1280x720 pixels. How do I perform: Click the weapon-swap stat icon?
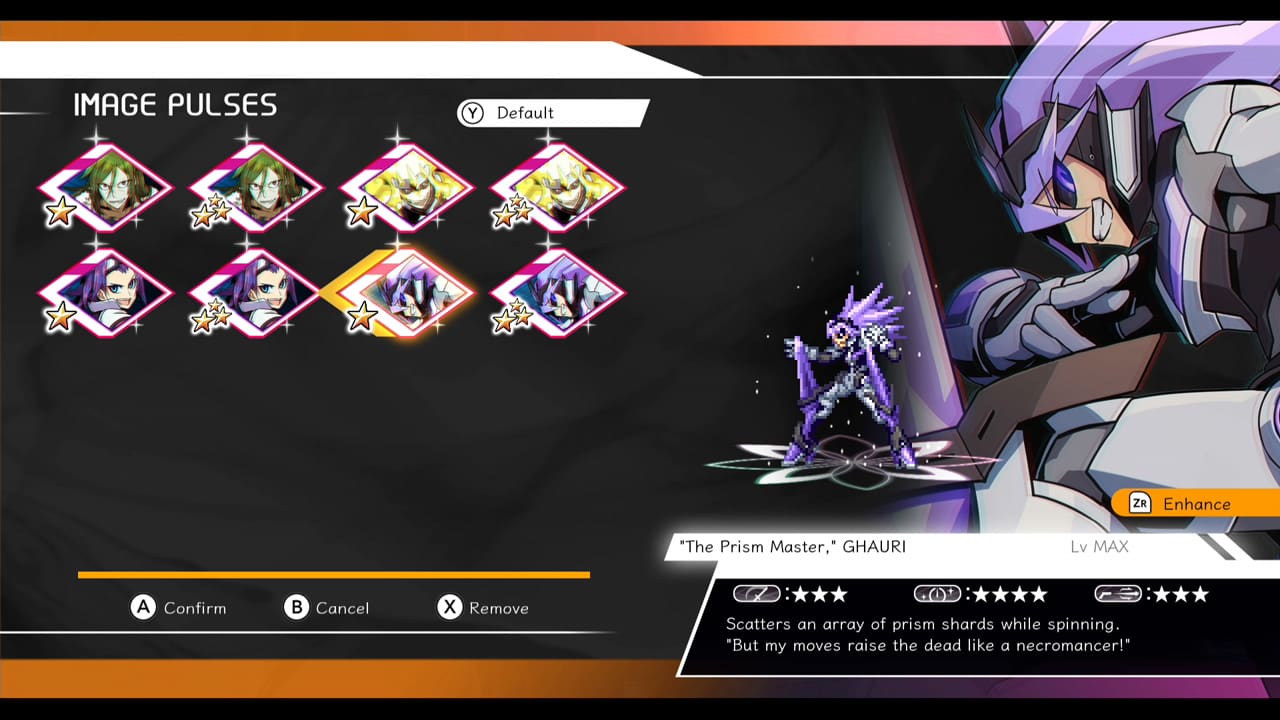click(1120, 593)
